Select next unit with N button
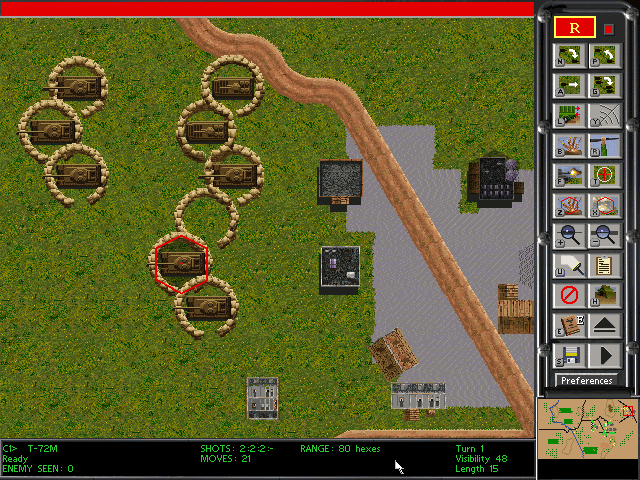640x480 pixels. click(568, 56)
